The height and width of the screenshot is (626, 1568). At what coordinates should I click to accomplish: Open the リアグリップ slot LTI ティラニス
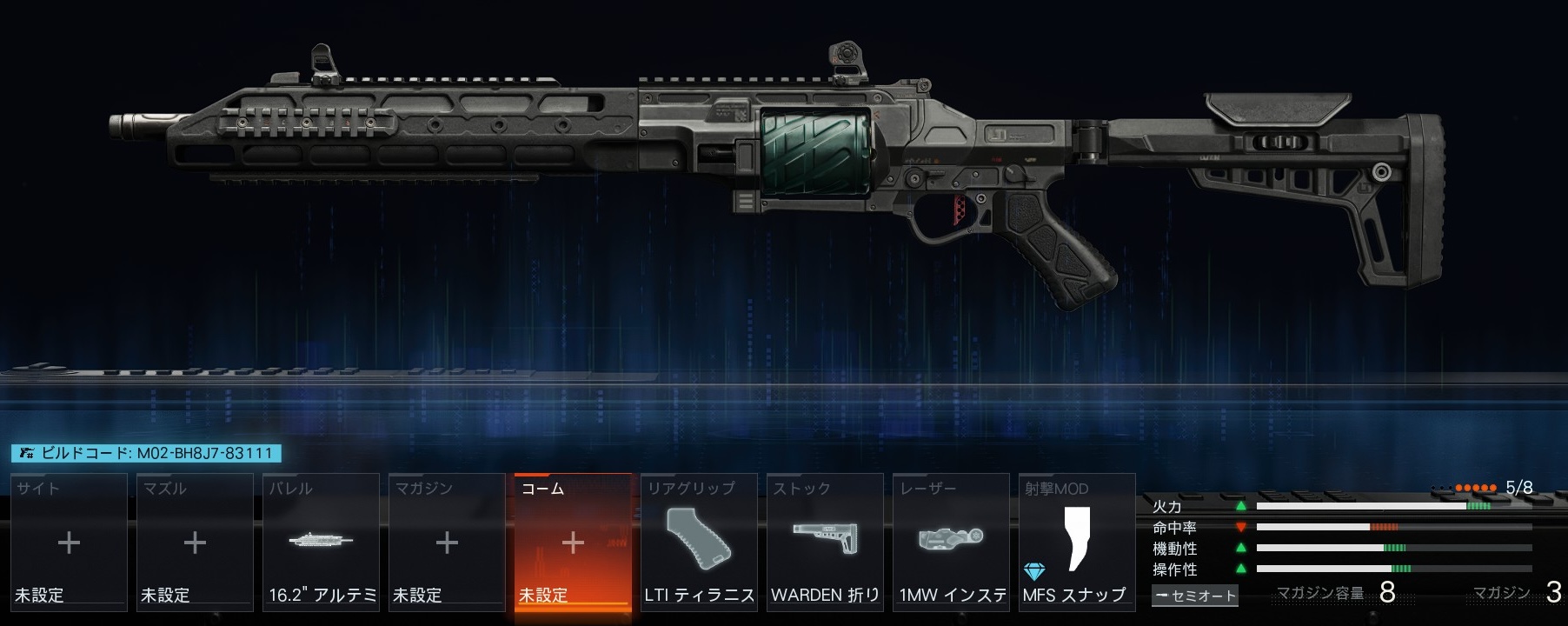click(x=699, y=543)
